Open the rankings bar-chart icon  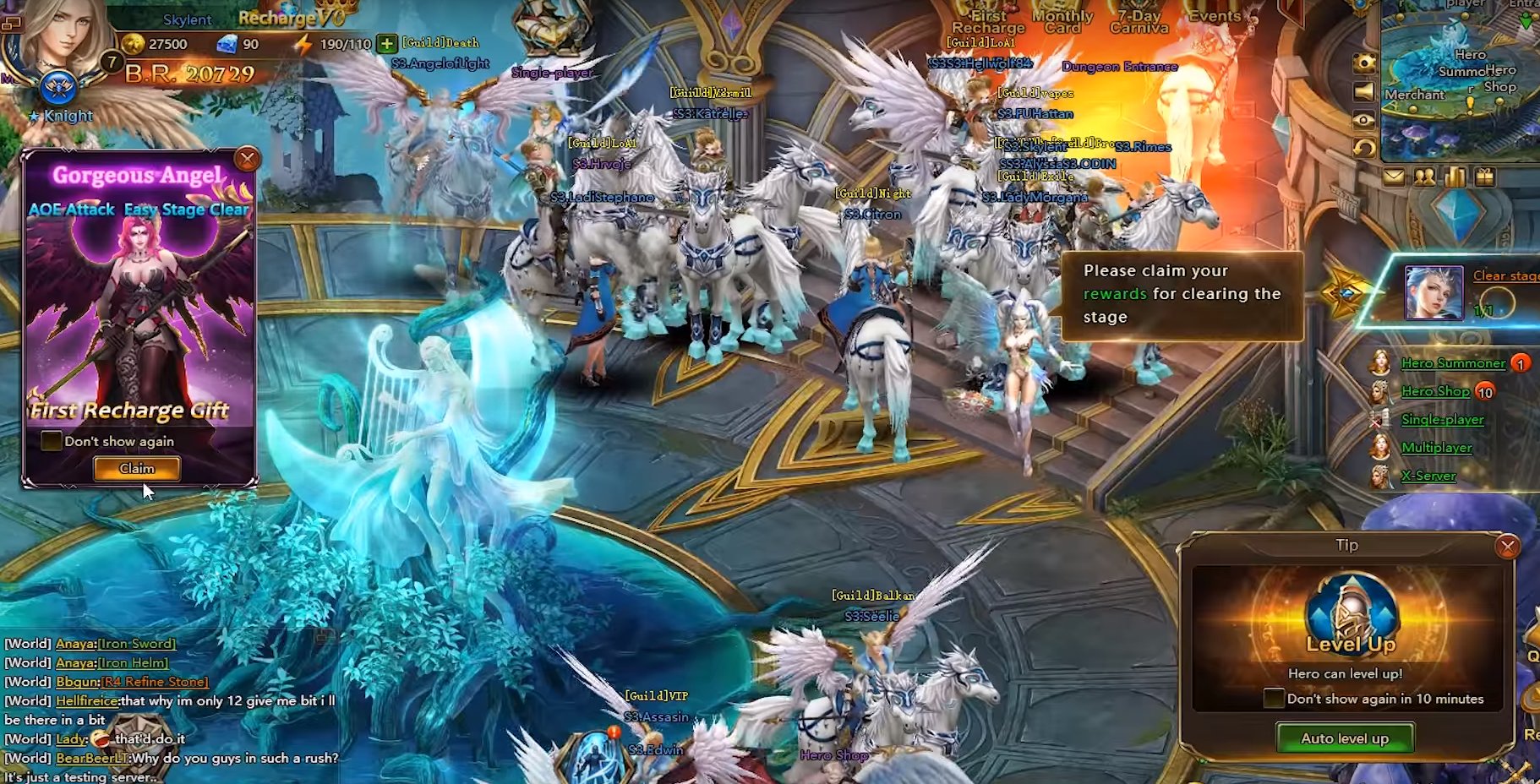click(1455, 177)
